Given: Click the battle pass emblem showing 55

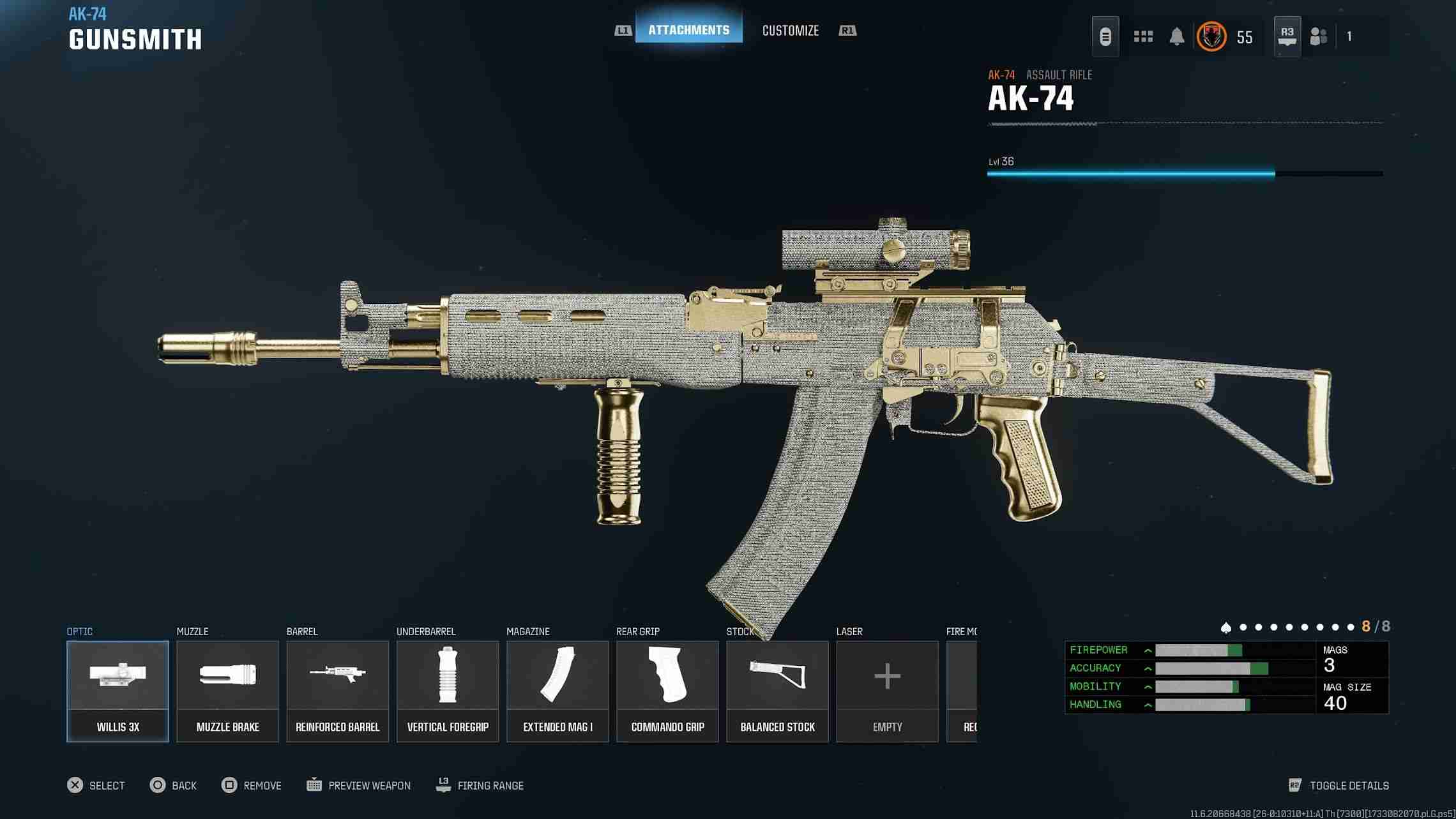Looking at the screenshot, I should tap(1212, 36).
